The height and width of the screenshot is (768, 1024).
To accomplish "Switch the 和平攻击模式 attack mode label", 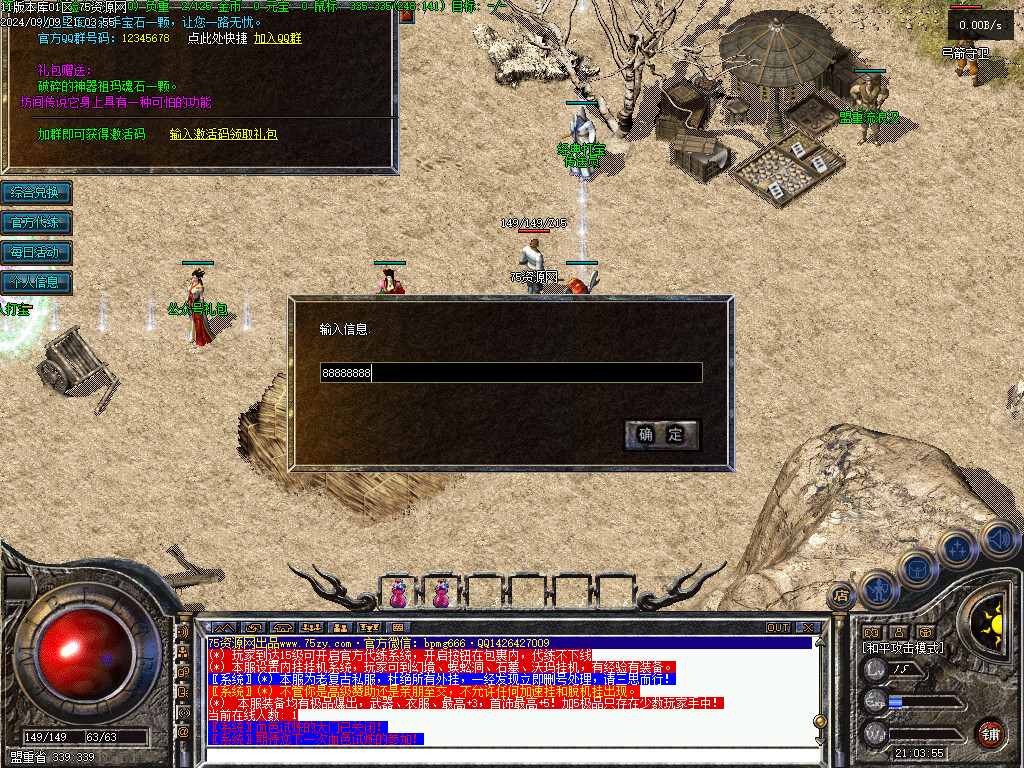I will click(x=904, y=648).
